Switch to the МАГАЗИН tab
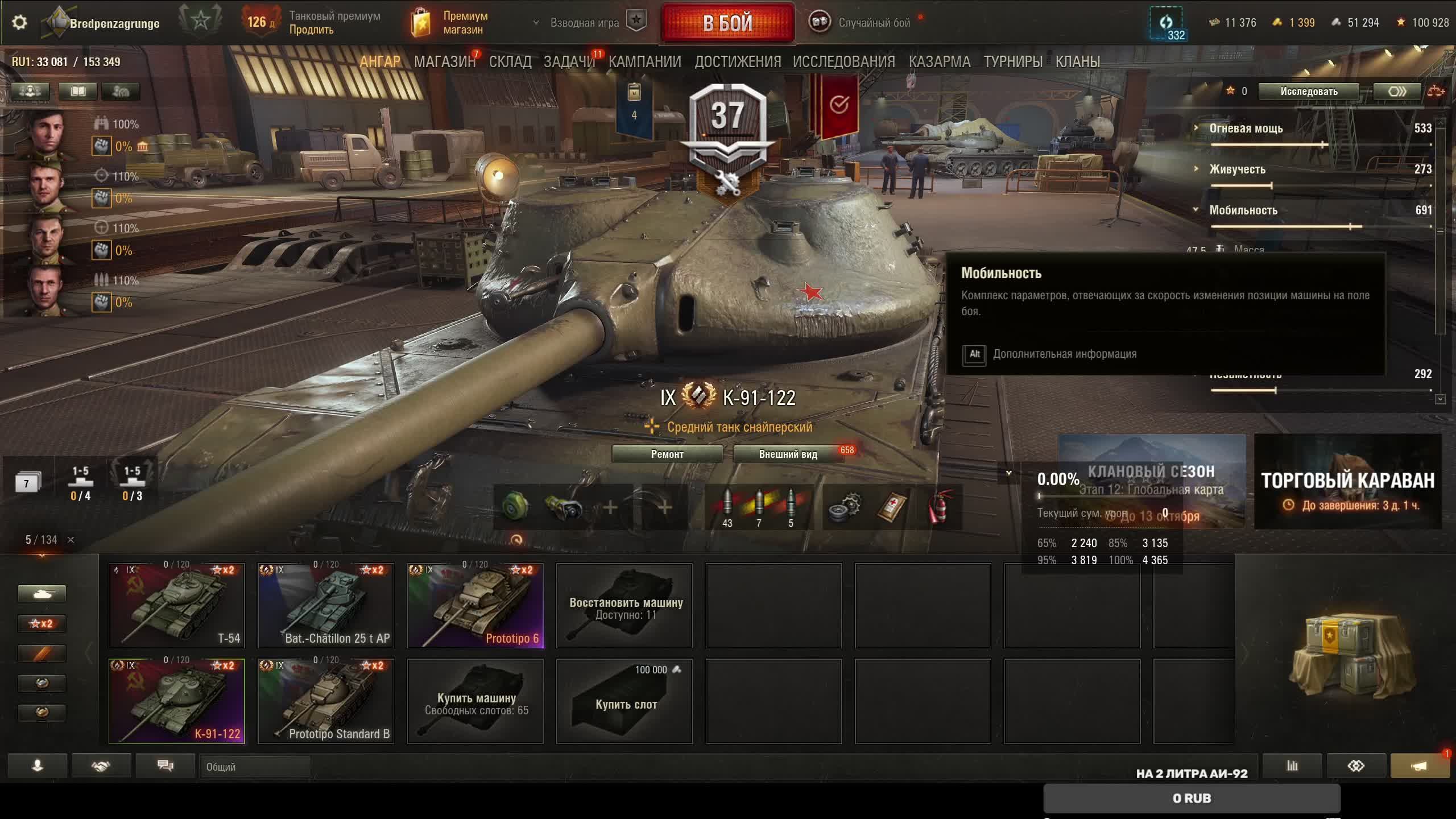Screen dimensions: 1456x819 (444, 61)
